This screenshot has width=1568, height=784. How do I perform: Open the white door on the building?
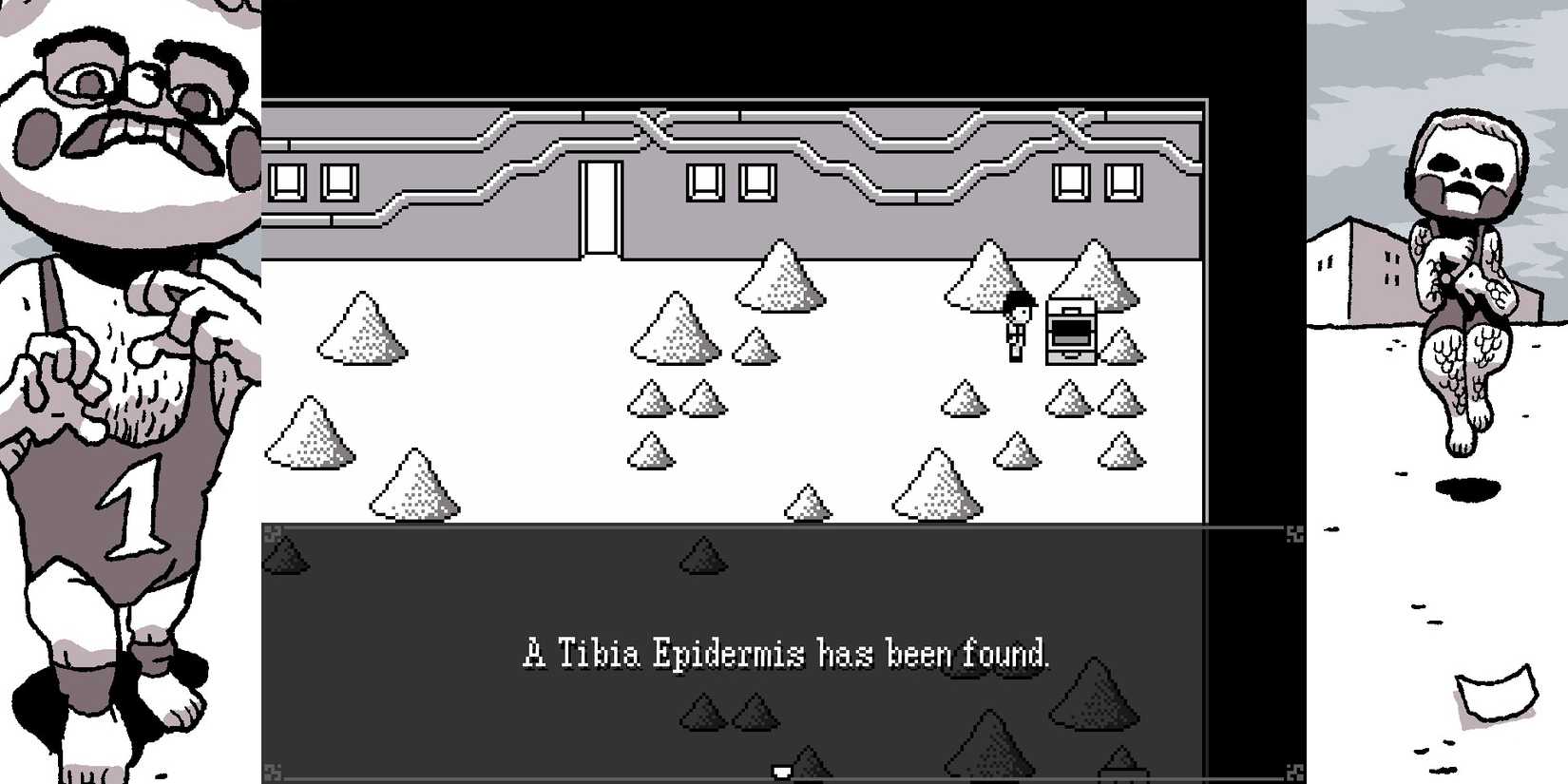602,207
